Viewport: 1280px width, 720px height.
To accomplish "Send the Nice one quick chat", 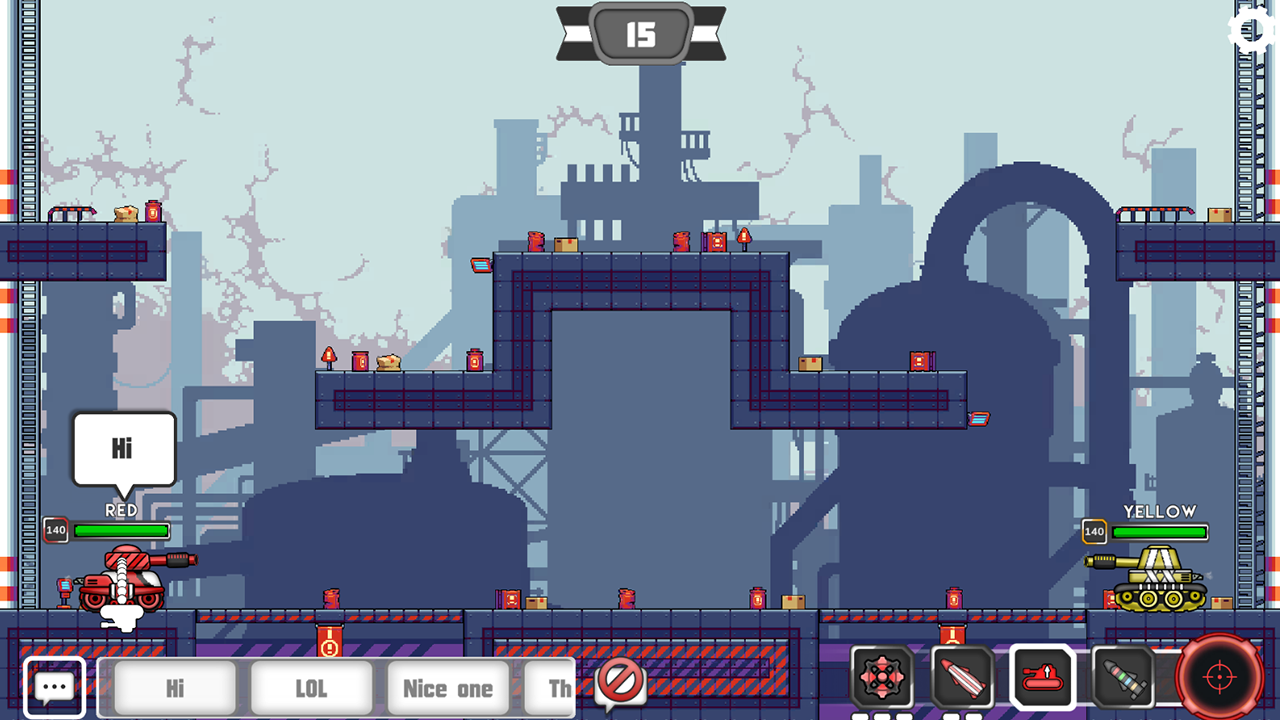I will click(447, 688).
